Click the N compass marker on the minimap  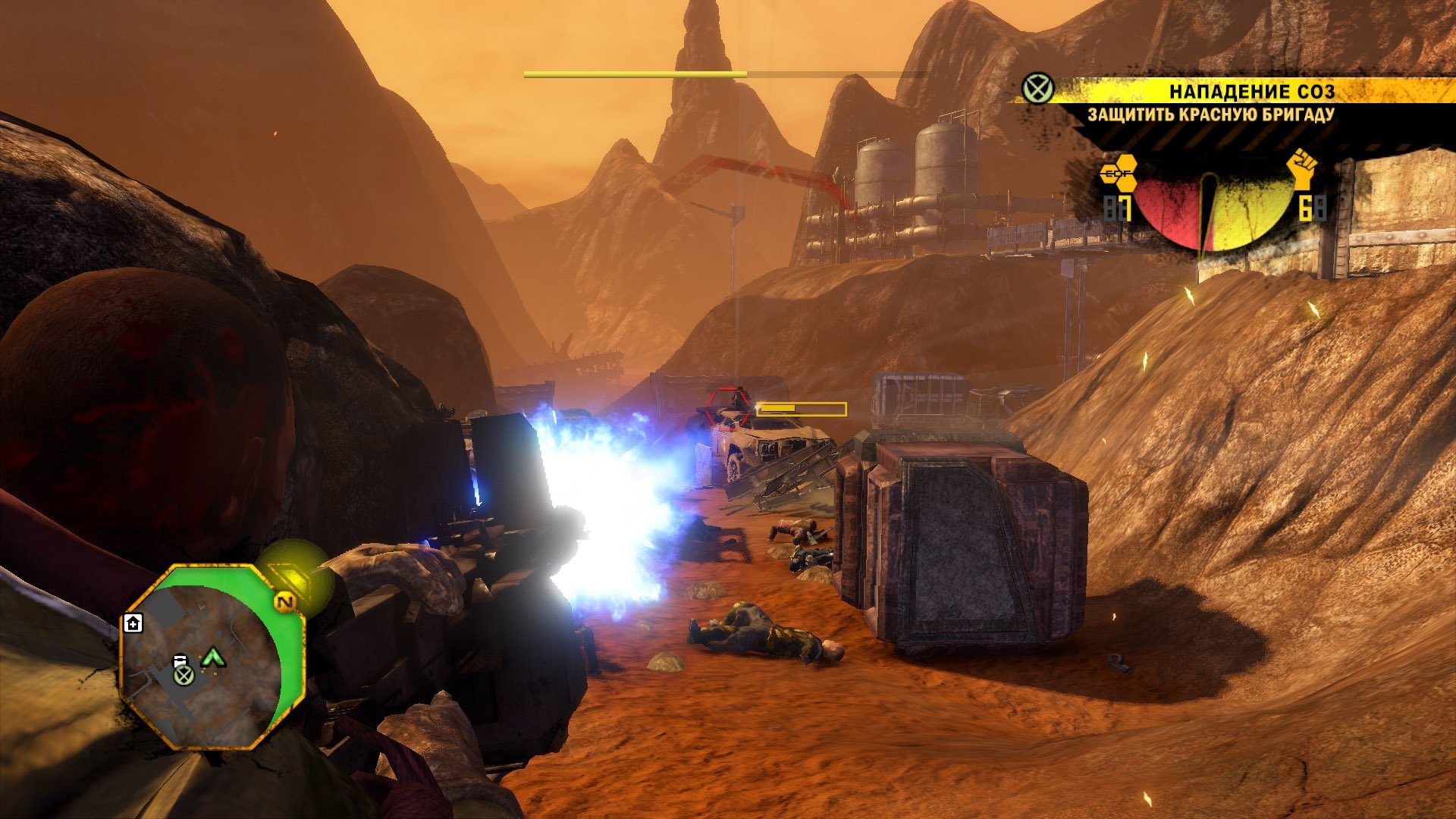click(285, 603)
